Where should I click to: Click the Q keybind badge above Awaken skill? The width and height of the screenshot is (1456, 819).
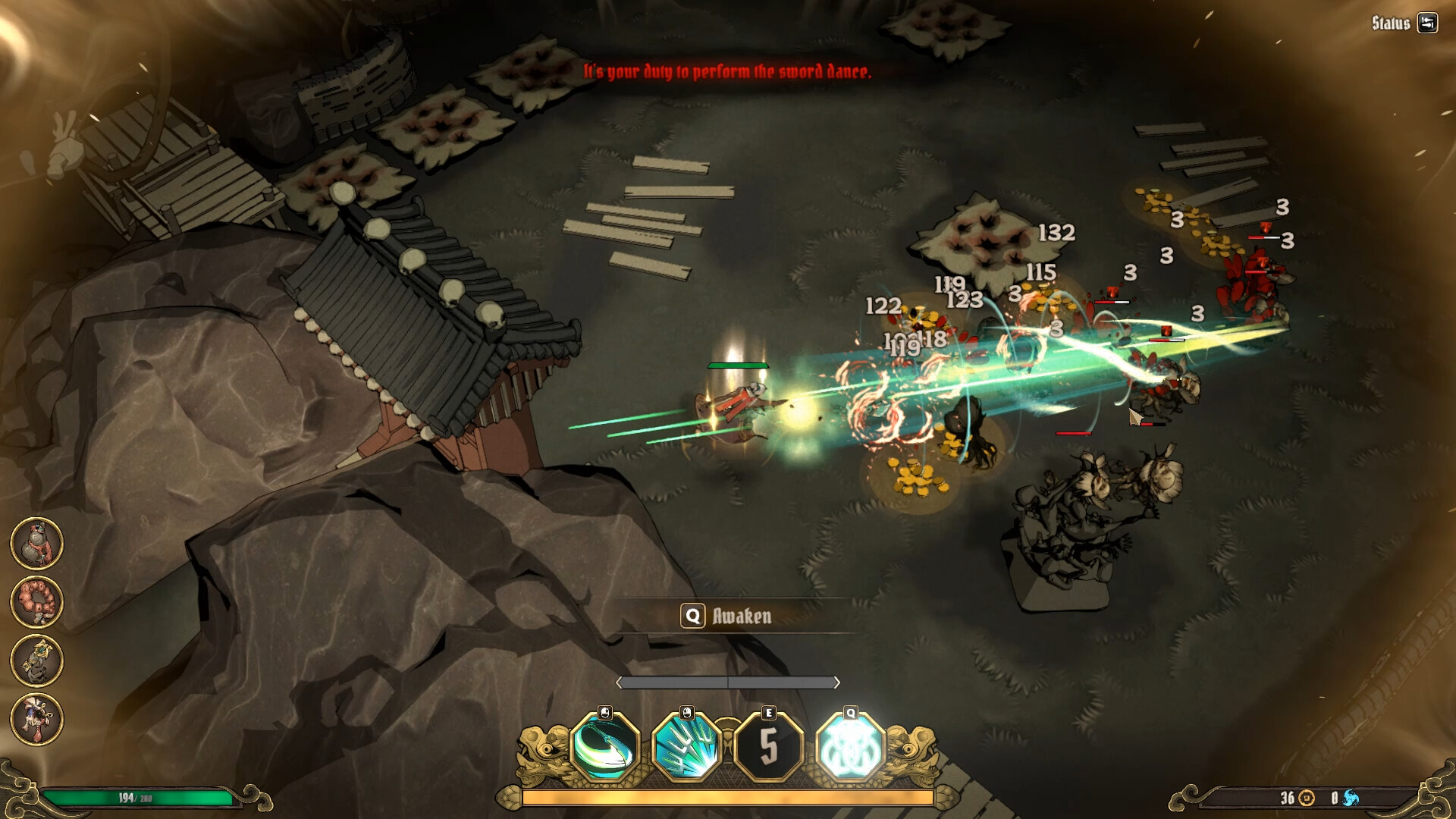tap(851, 711)
